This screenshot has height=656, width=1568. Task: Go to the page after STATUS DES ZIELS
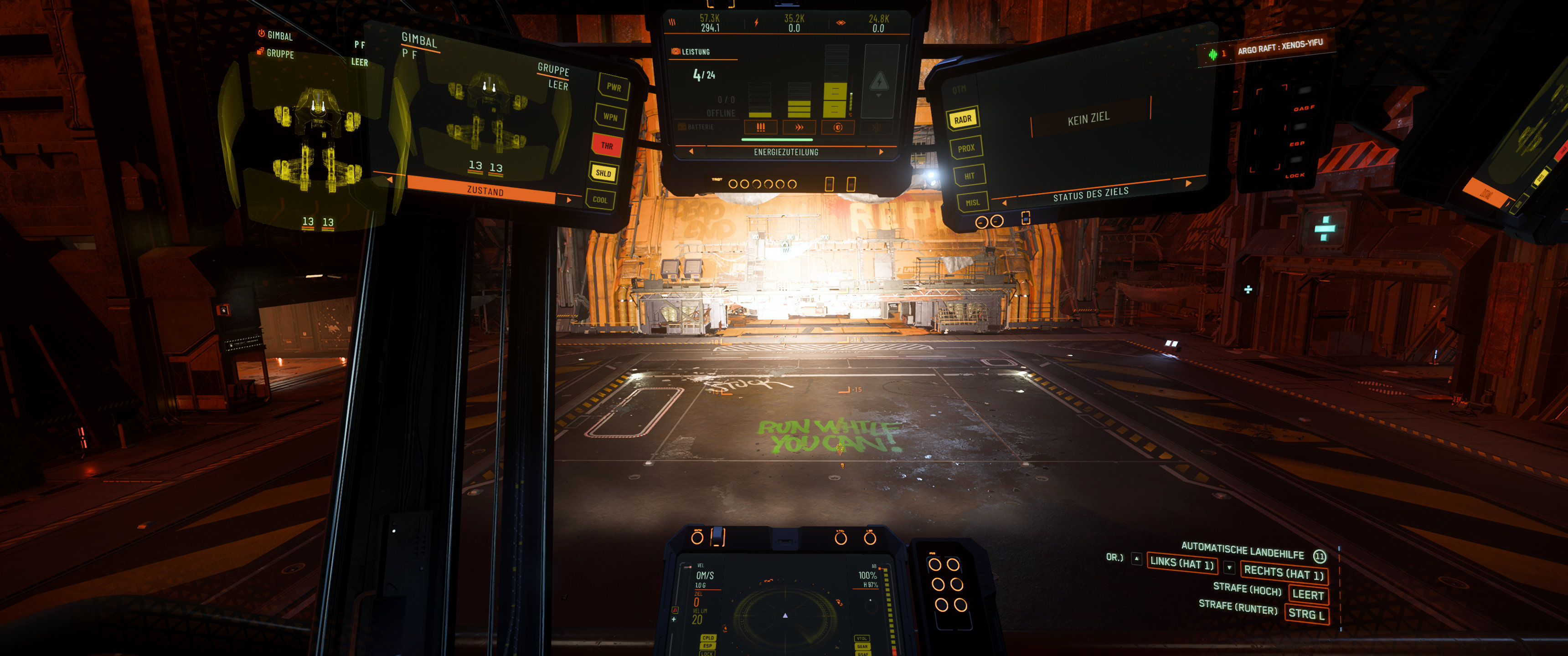pos(1187,183)
